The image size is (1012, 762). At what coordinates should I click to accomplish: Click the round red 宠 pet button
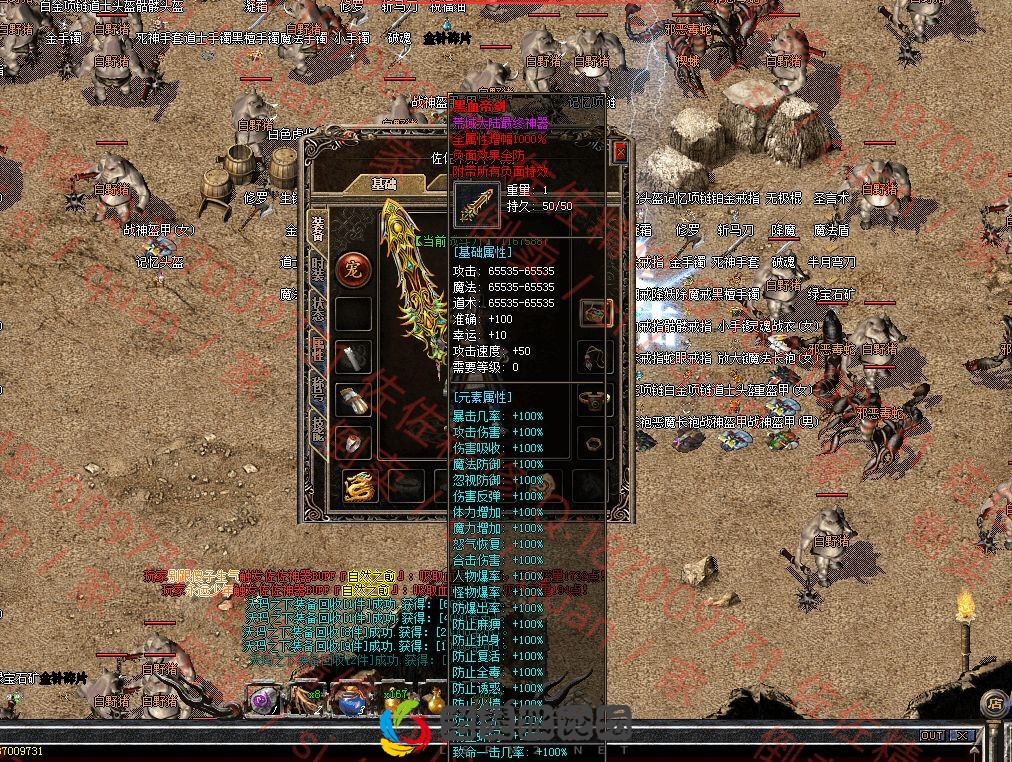pyautogui.click(x=353, y=268)
